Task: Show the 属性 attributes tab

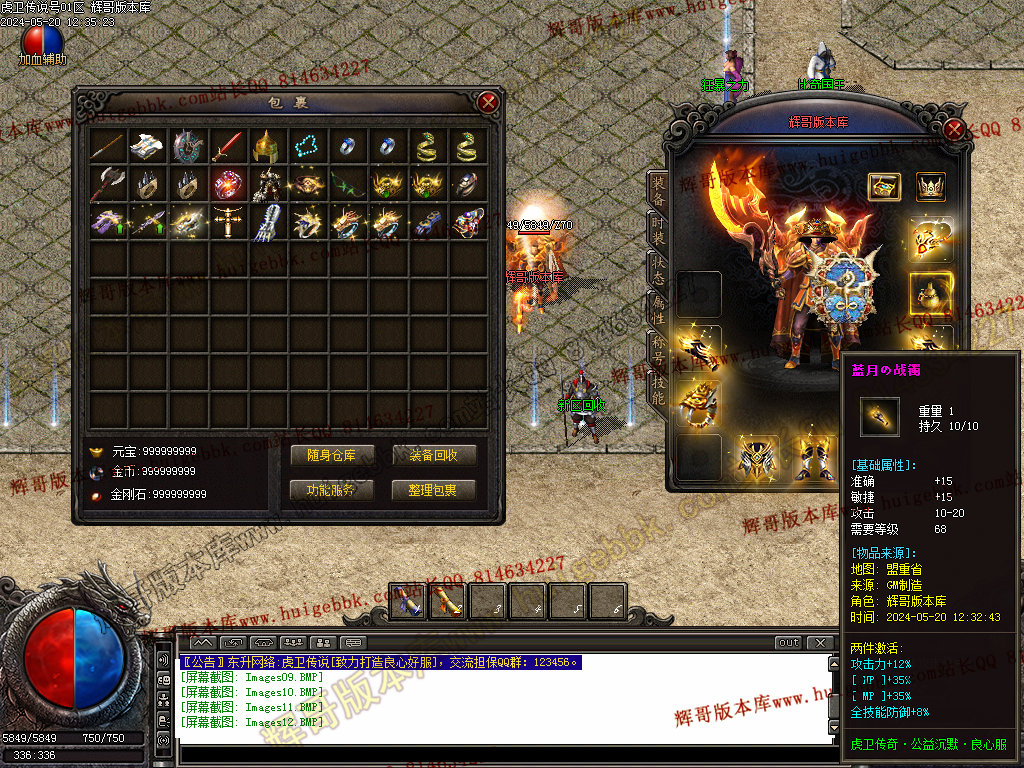Action: pyautogui.click(x=658, y=310)
